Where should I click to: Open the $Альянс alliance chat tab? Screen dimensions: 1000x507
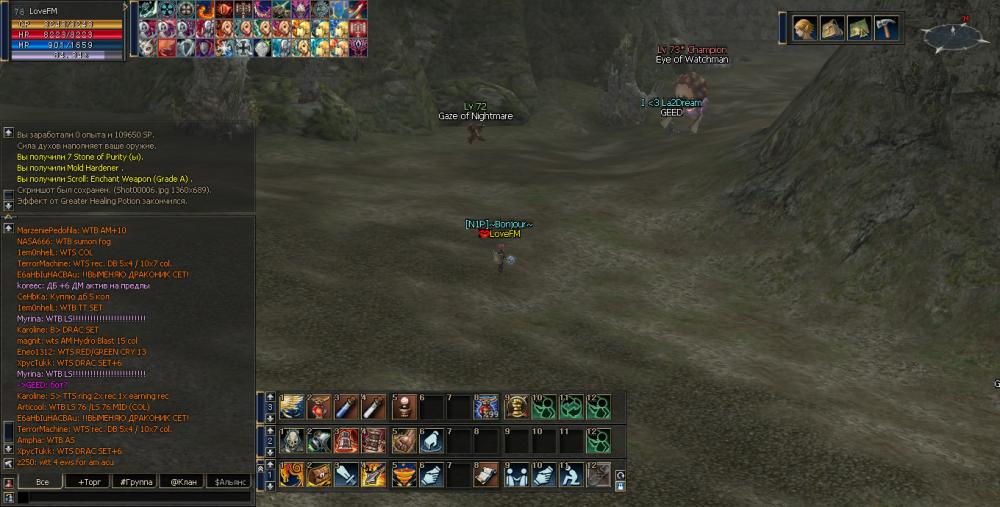230,482
